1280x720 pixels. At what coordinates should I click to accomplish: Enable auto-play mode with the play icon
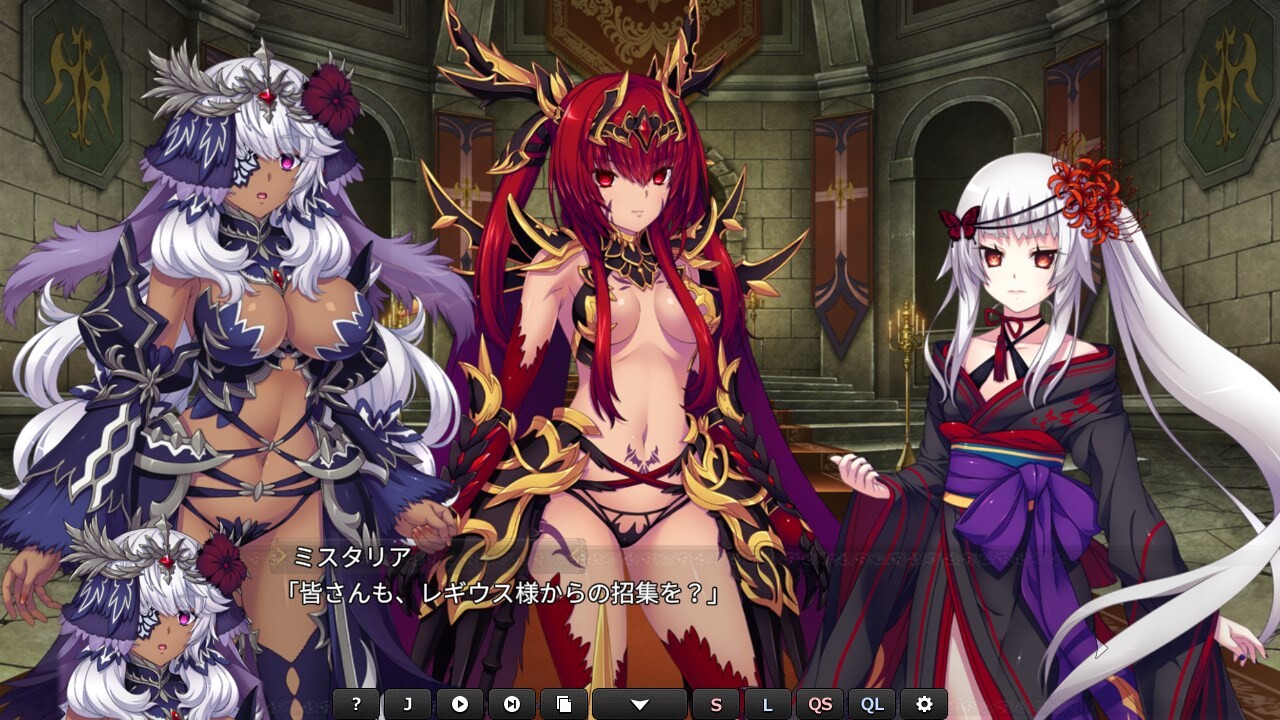(460, 703)
